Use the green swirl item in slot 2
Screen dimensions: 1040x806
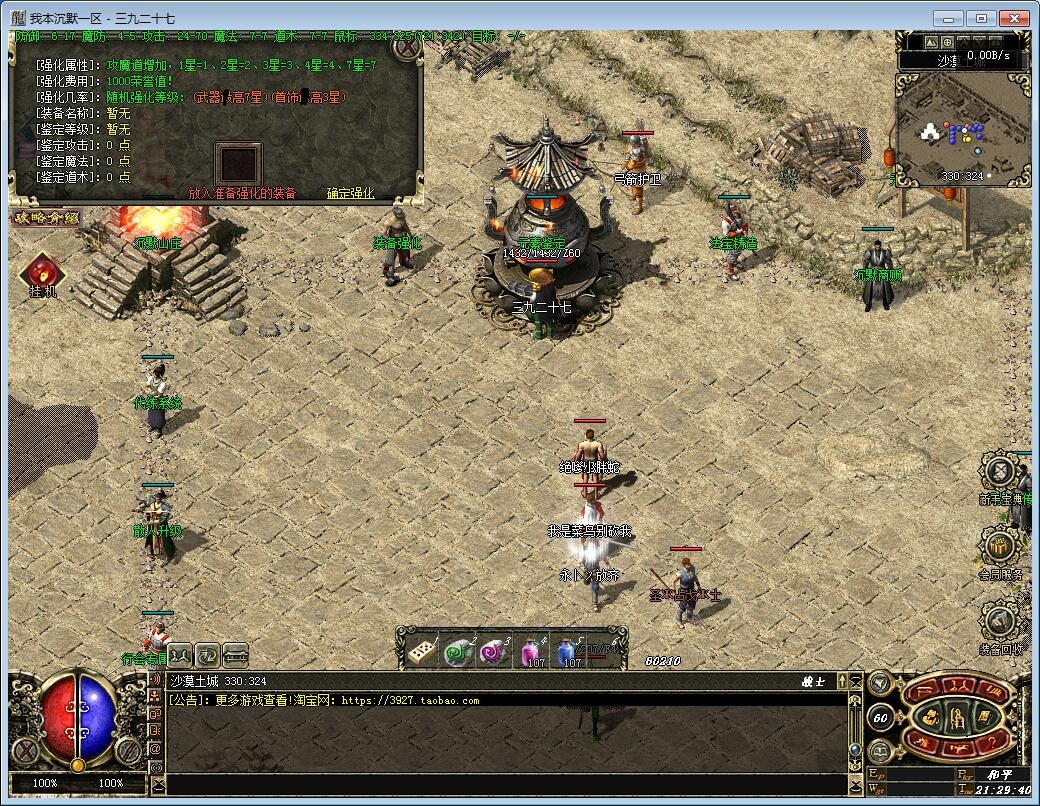457,651
